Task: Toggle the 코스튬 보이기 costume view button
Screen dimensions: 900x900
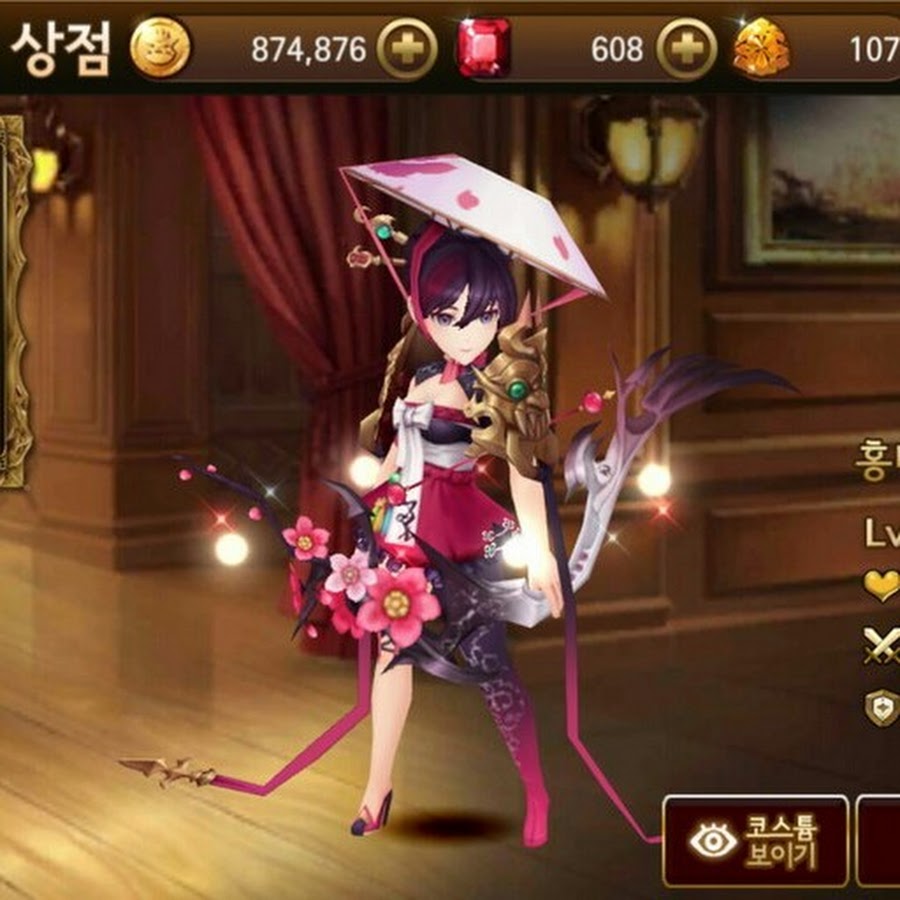Action: (x=755, y=841)
